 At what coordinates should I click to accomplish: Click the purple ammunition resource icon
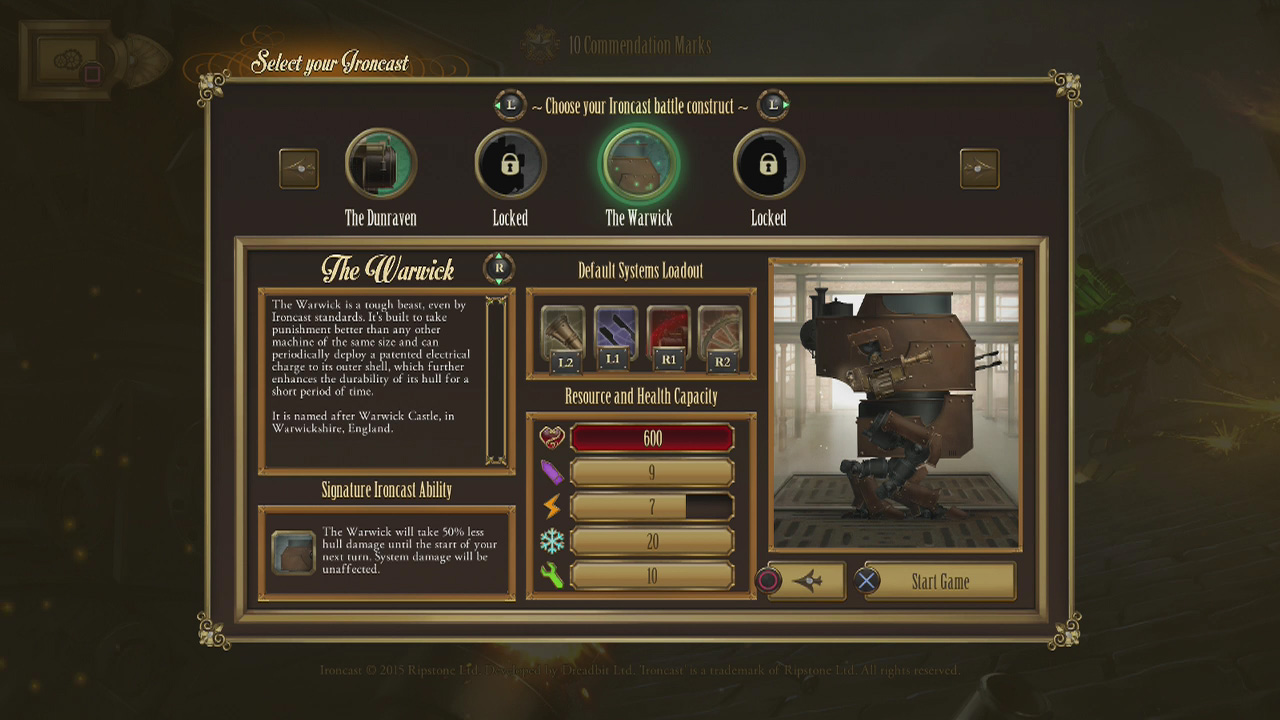(x=550, y=472)
